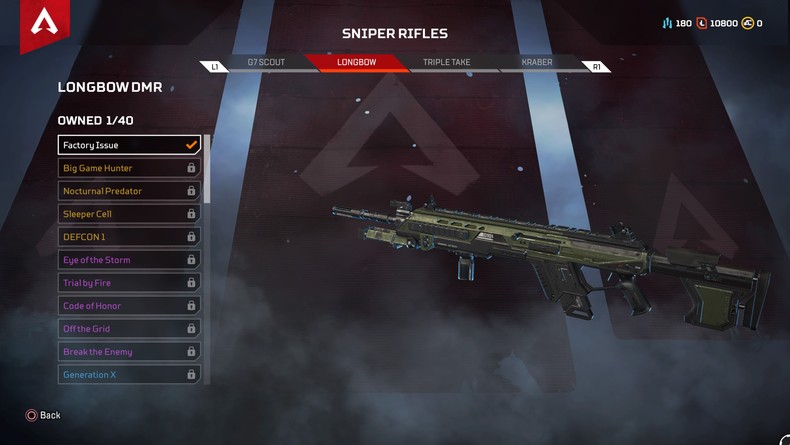This screenshot has height=445, width=790.
Task: Select the Longbow weapon tab
Action: 357,62
